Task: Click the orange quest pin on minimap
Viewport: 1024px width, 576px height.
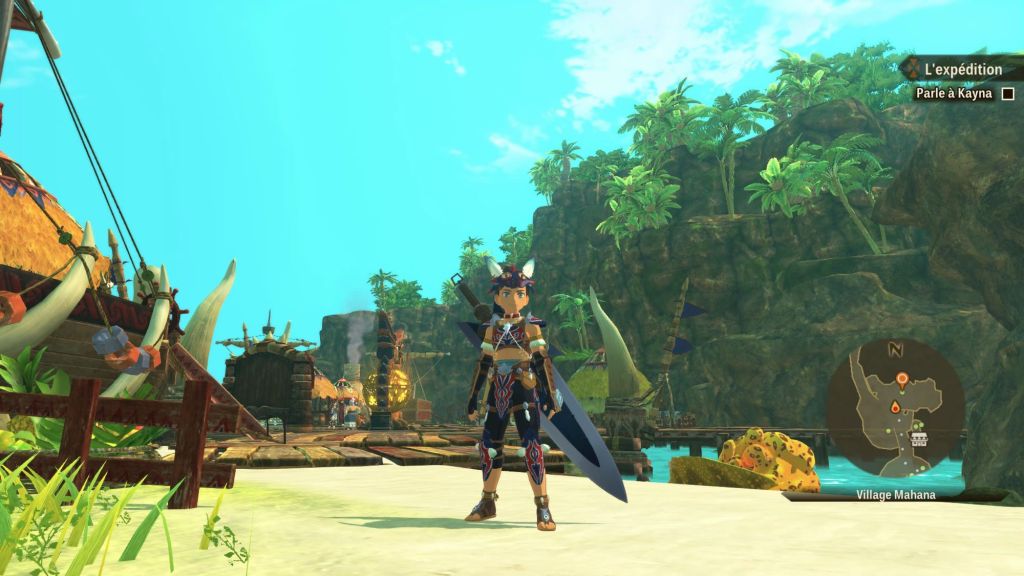Action: pos(902,379)
